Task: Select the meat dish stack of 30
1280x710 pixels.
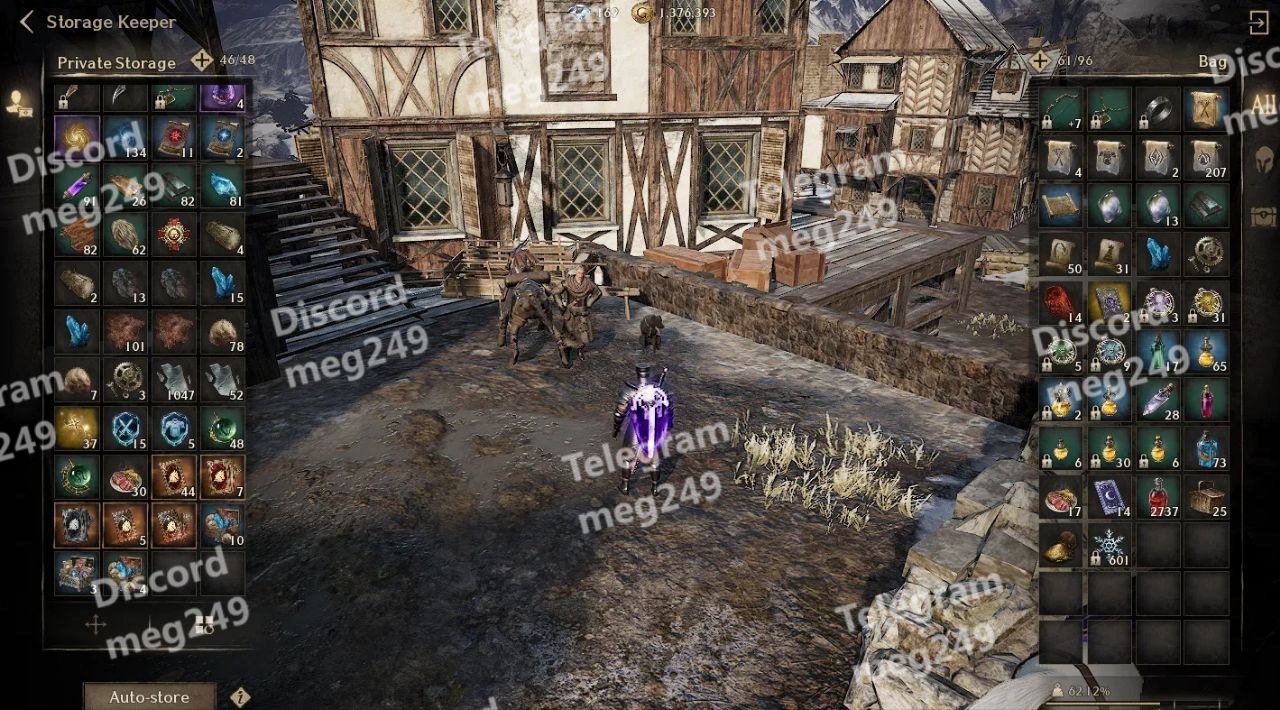Action: pyautogui.click(x=126, y=477)
